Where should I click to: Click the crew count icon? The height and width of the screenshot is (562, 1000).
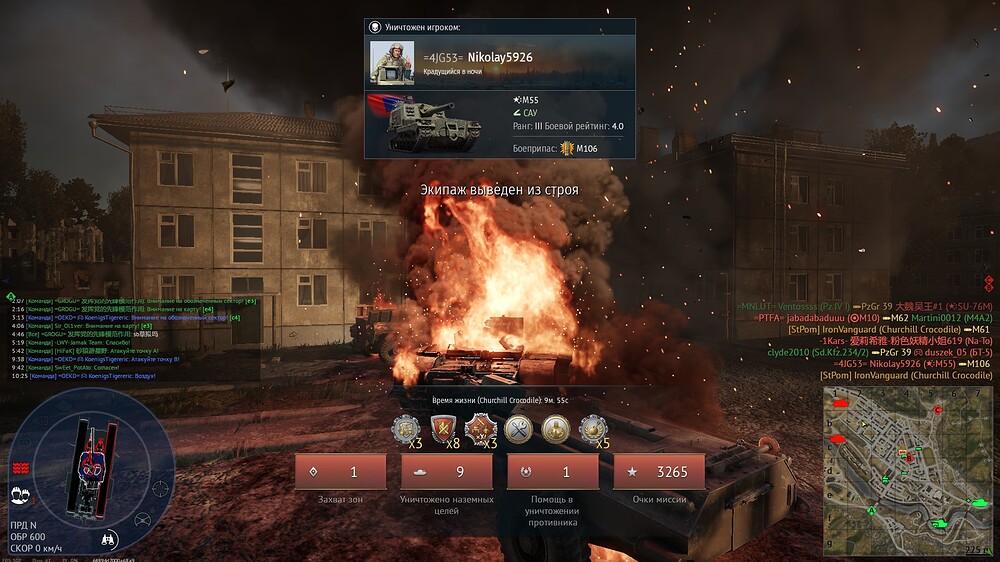point(19,492)
